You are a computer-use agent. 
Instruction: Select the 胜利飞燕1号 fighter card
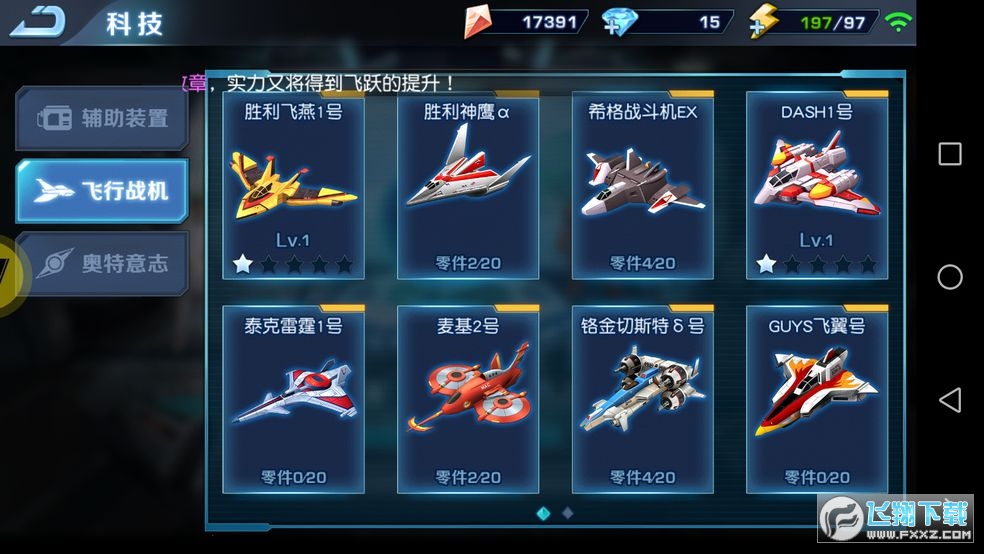coord(294,187)
